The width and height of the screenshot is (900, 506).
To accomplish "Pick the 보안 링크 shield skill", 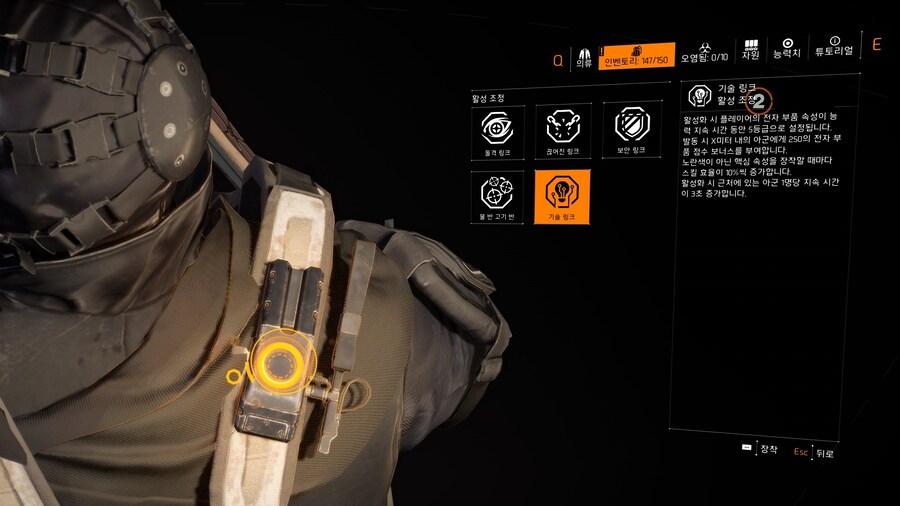I will 633,132.
